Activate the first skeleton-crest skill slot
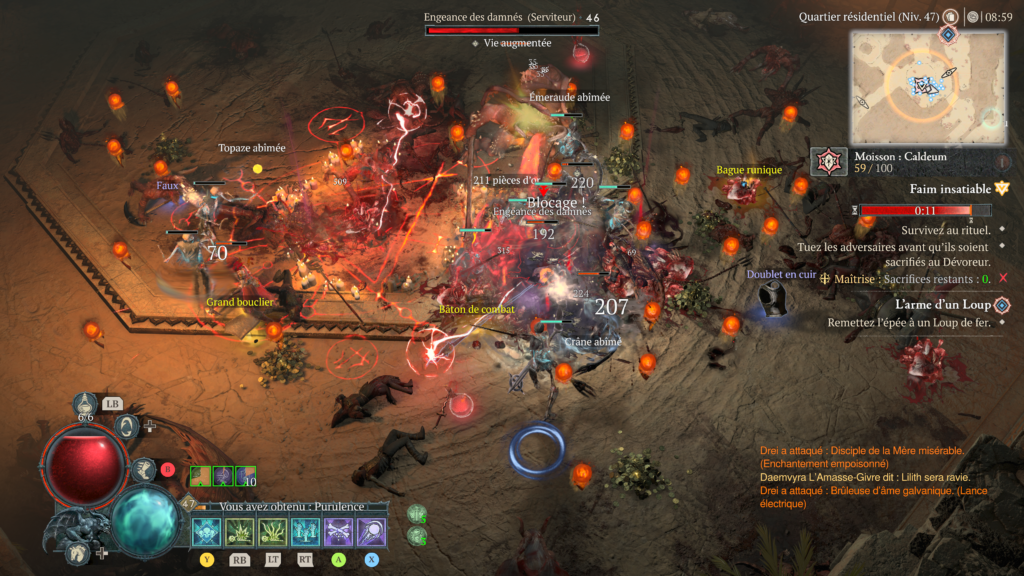The width and height of the screenshot is (1024, 576). coord(206,531)
